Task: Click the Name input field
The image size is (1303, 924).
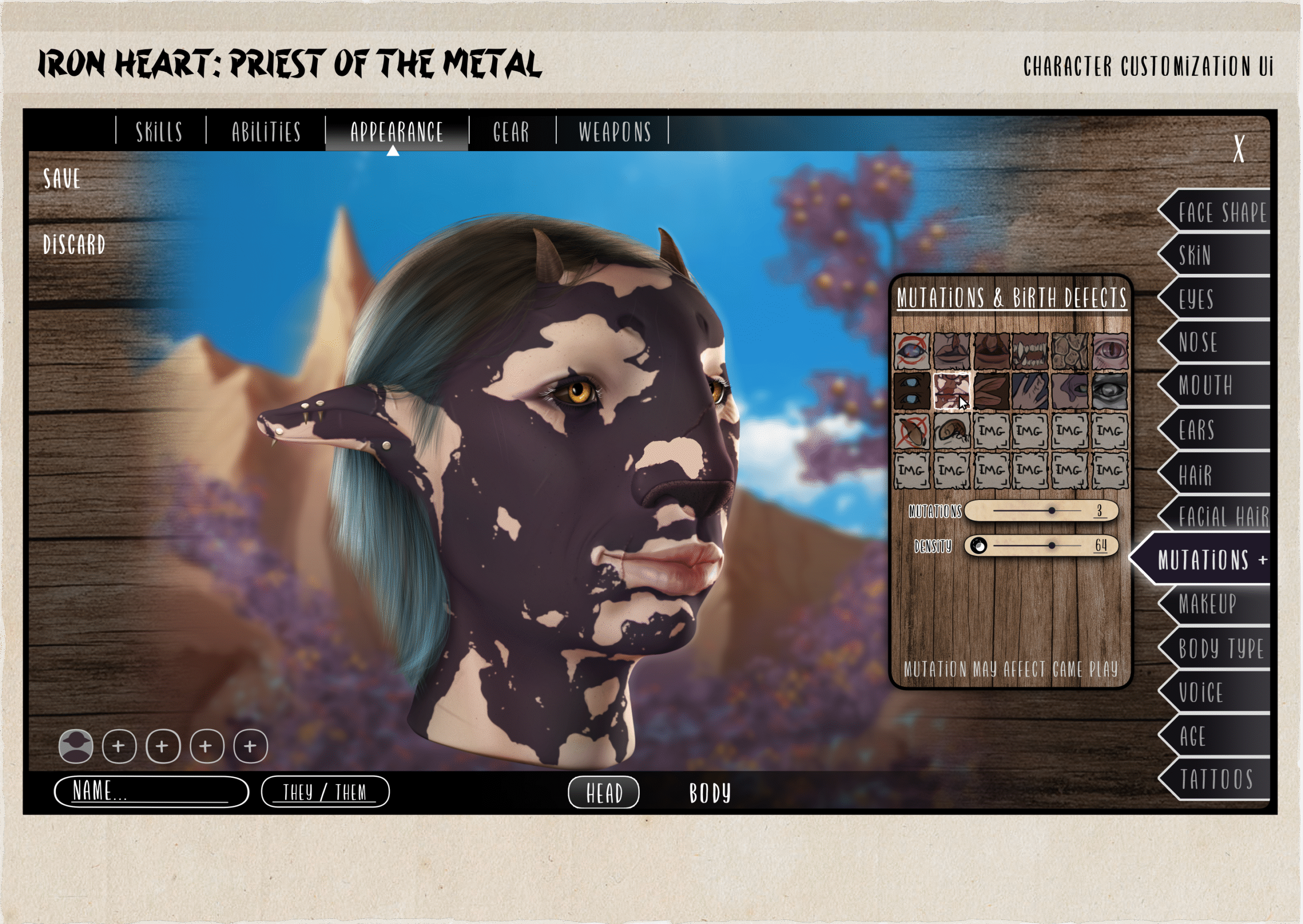Action: pos(151,791)
